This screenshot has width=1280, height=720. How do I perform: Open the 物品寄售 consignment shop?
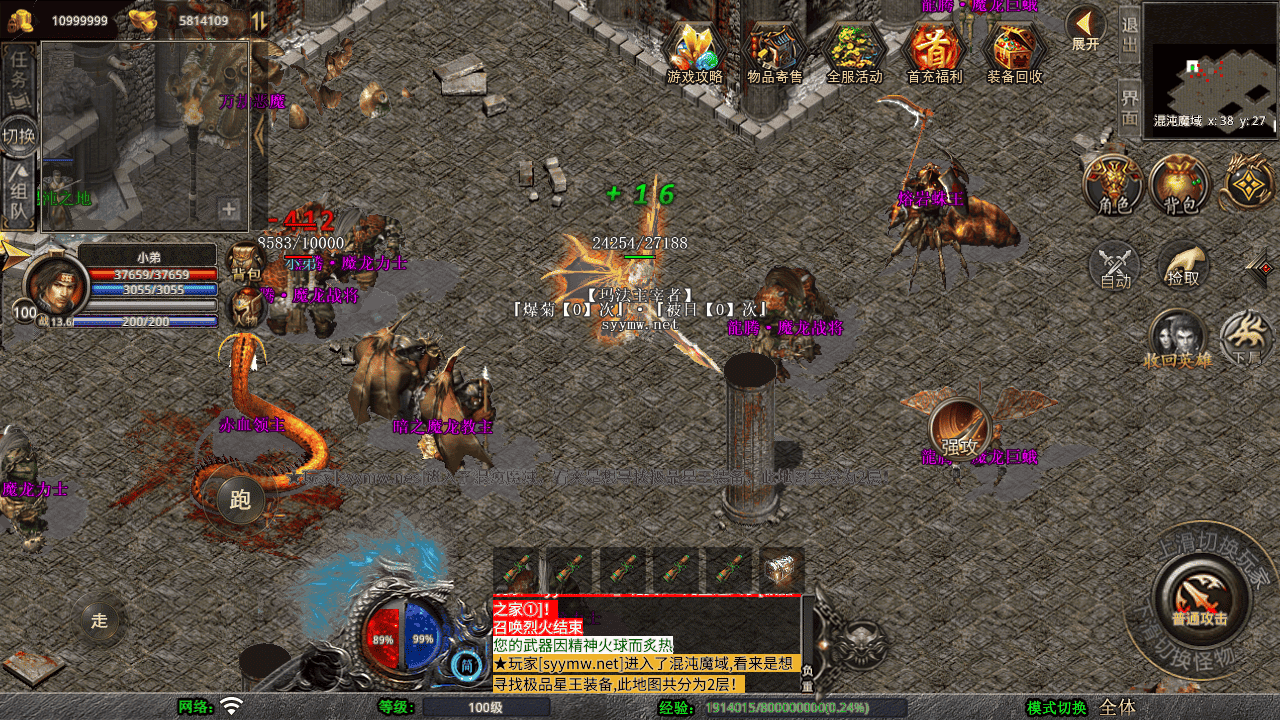pos(775,50)
